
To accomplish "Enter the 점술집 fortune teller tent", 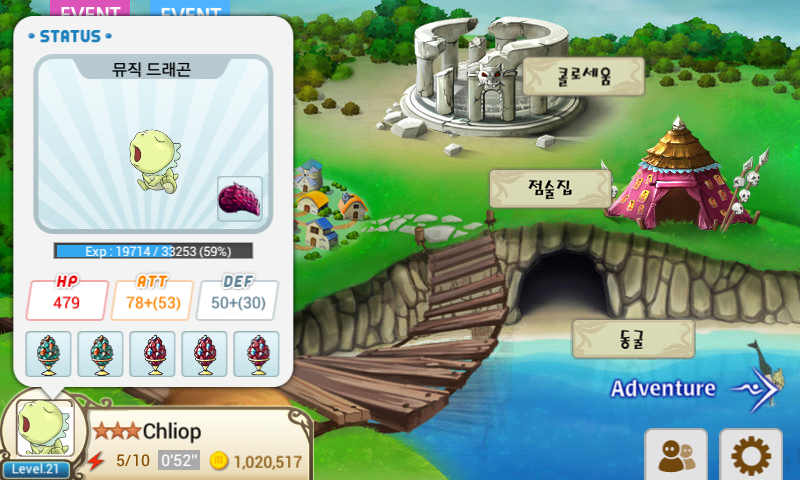I will pos(550,188).
